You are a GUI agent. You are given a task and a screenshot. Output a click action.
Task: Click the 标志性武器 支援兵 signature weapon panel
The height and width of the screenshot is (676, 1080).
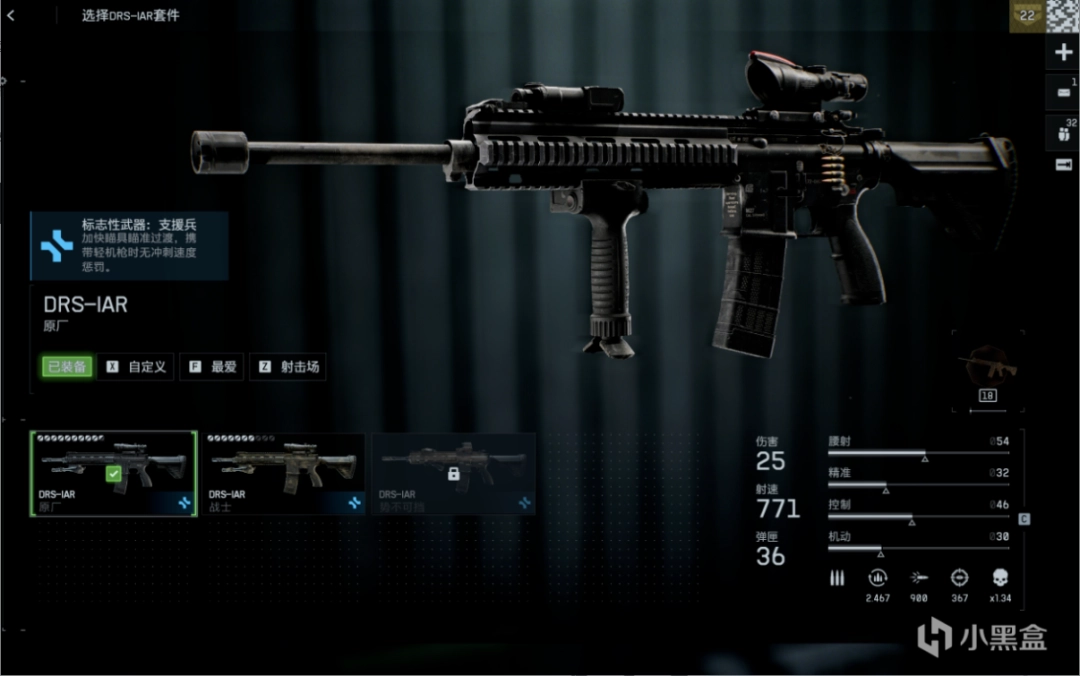click(129, 245)
